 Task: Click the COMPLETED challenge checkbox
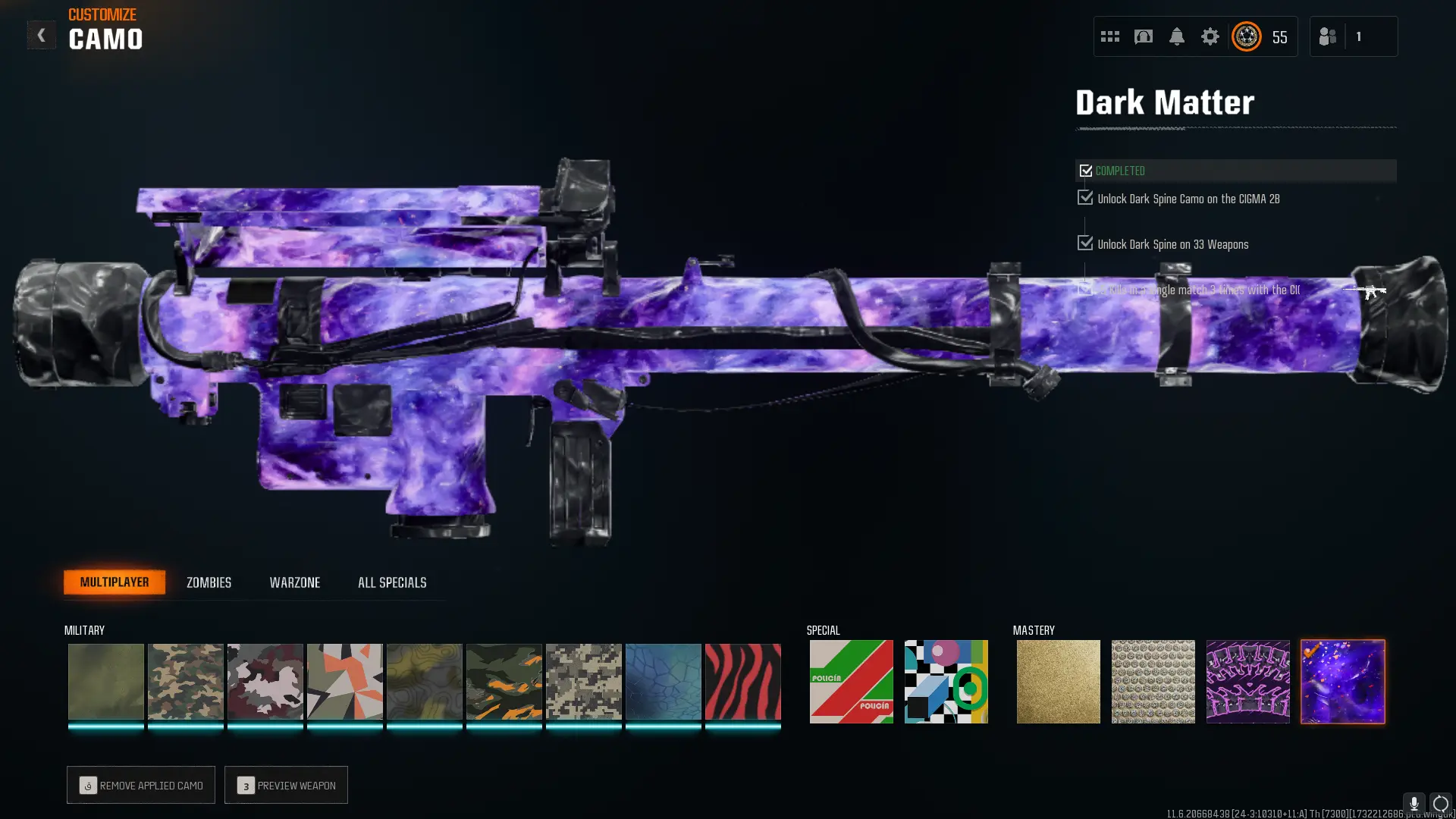click(1086, 170)
